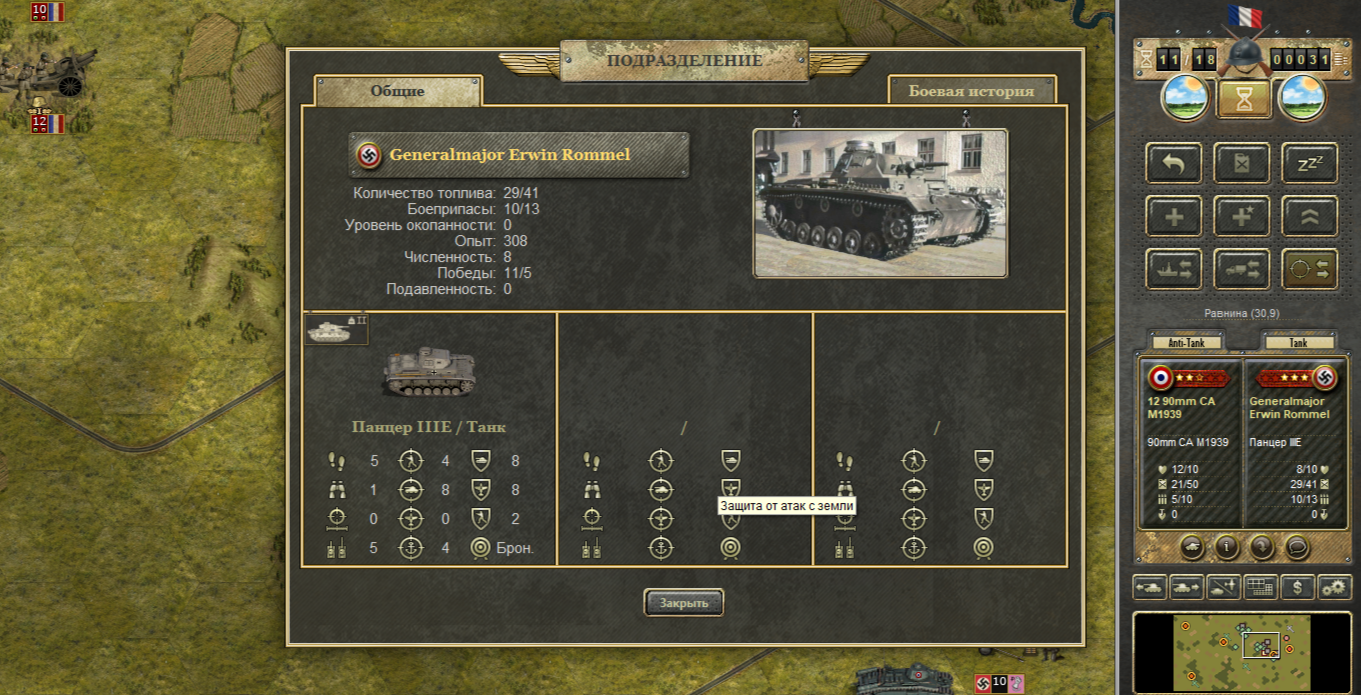Undo the last move with the arrow button
Viewport: 1361px width, 695px height.
click(x=1174, y=163)
